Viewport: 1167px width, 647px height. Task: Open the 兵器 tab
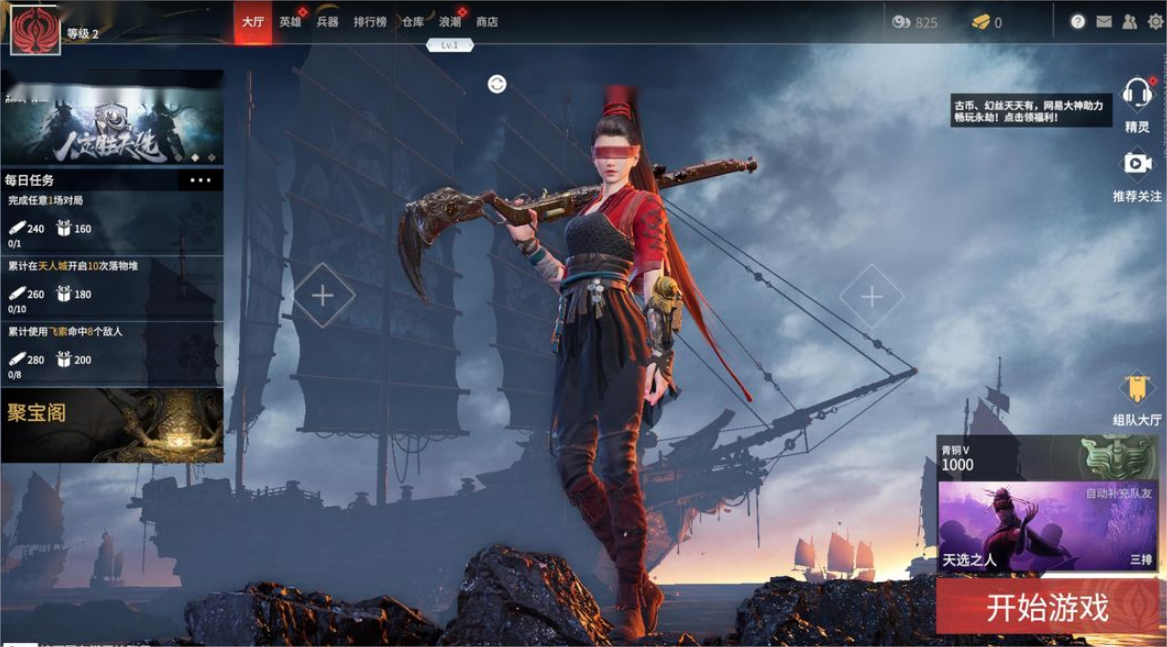click(x=327, y=22)
